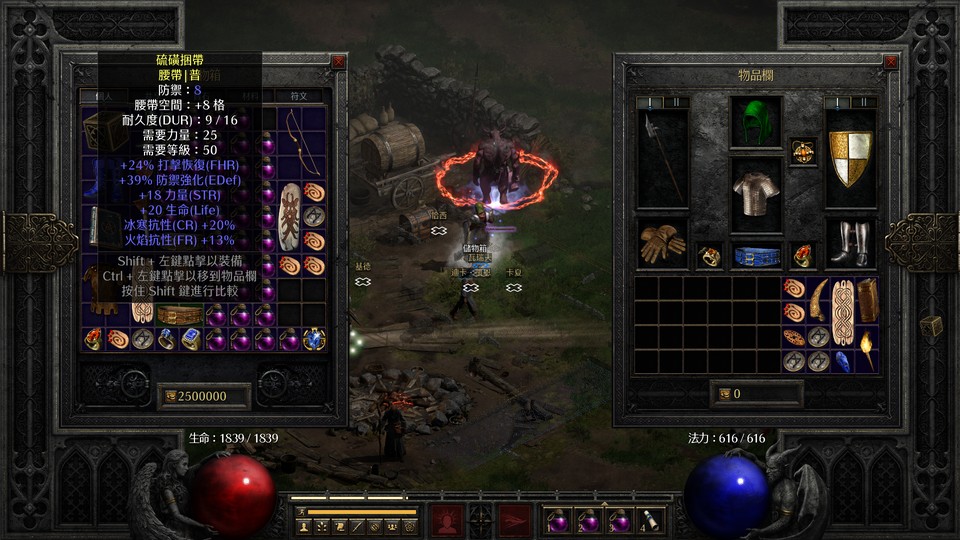Pick the equipped leather gloves
This screenshot has height=540, width=960.
661,245
